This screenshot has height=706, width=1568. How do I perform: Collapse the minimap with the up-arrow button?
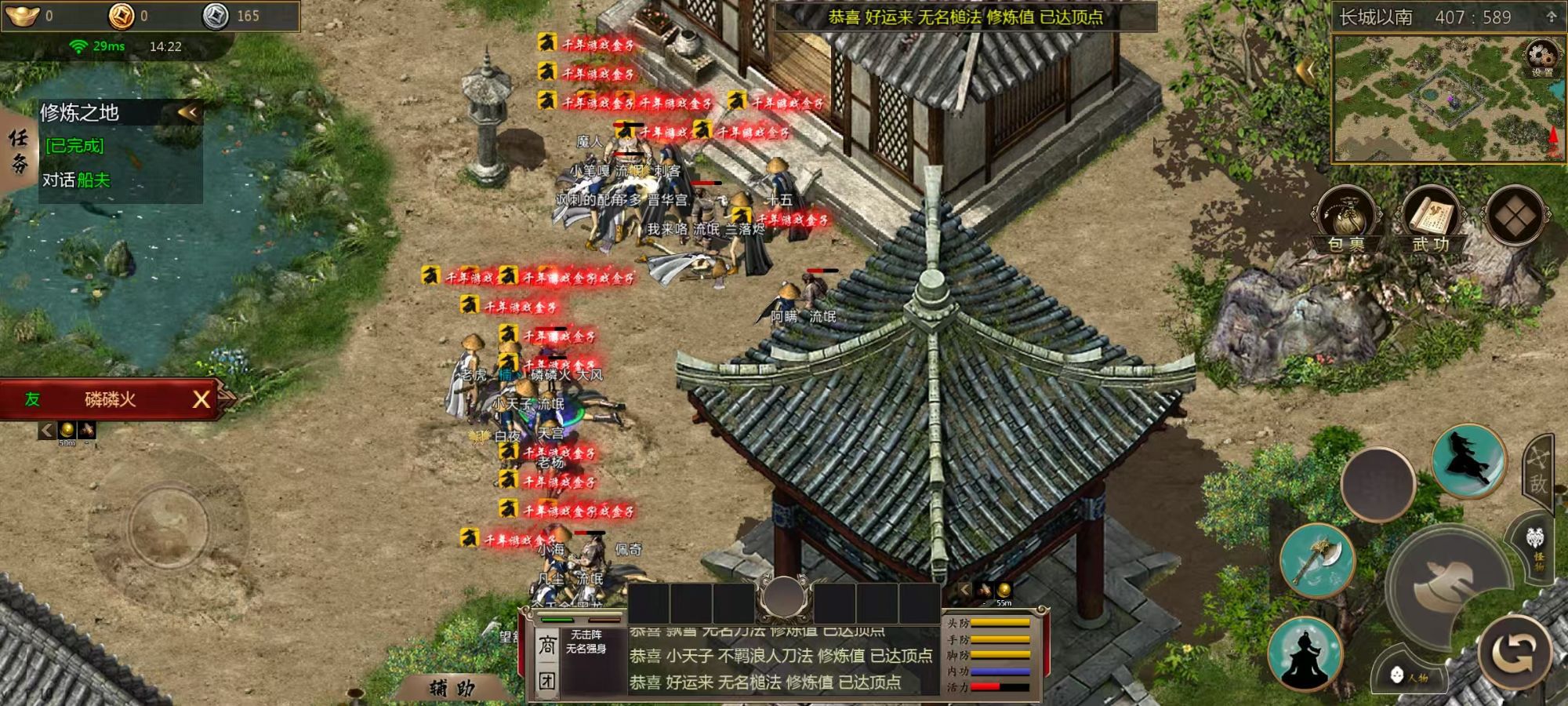click(x=1551, y=16)
